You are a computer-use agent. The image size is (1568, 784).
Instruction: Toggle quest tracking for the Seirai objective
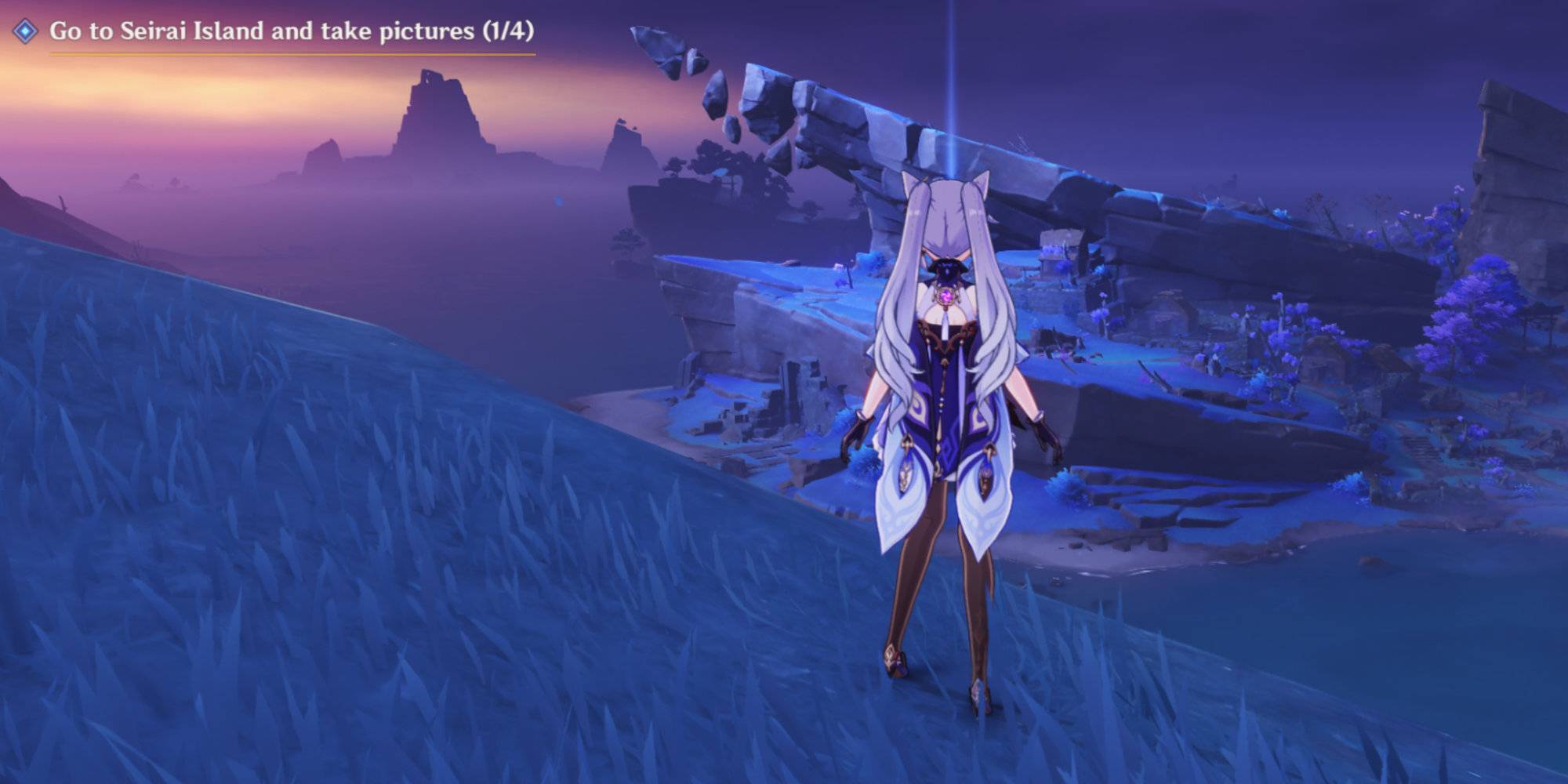[x=25, y=31]
